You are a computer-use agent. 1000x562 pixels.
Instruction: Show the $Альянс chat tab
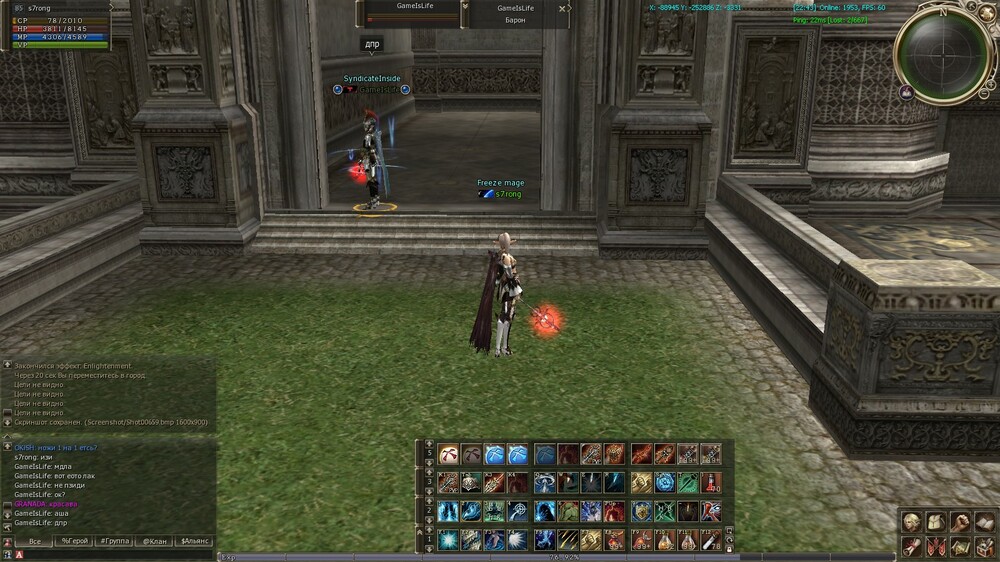[194, 541]
